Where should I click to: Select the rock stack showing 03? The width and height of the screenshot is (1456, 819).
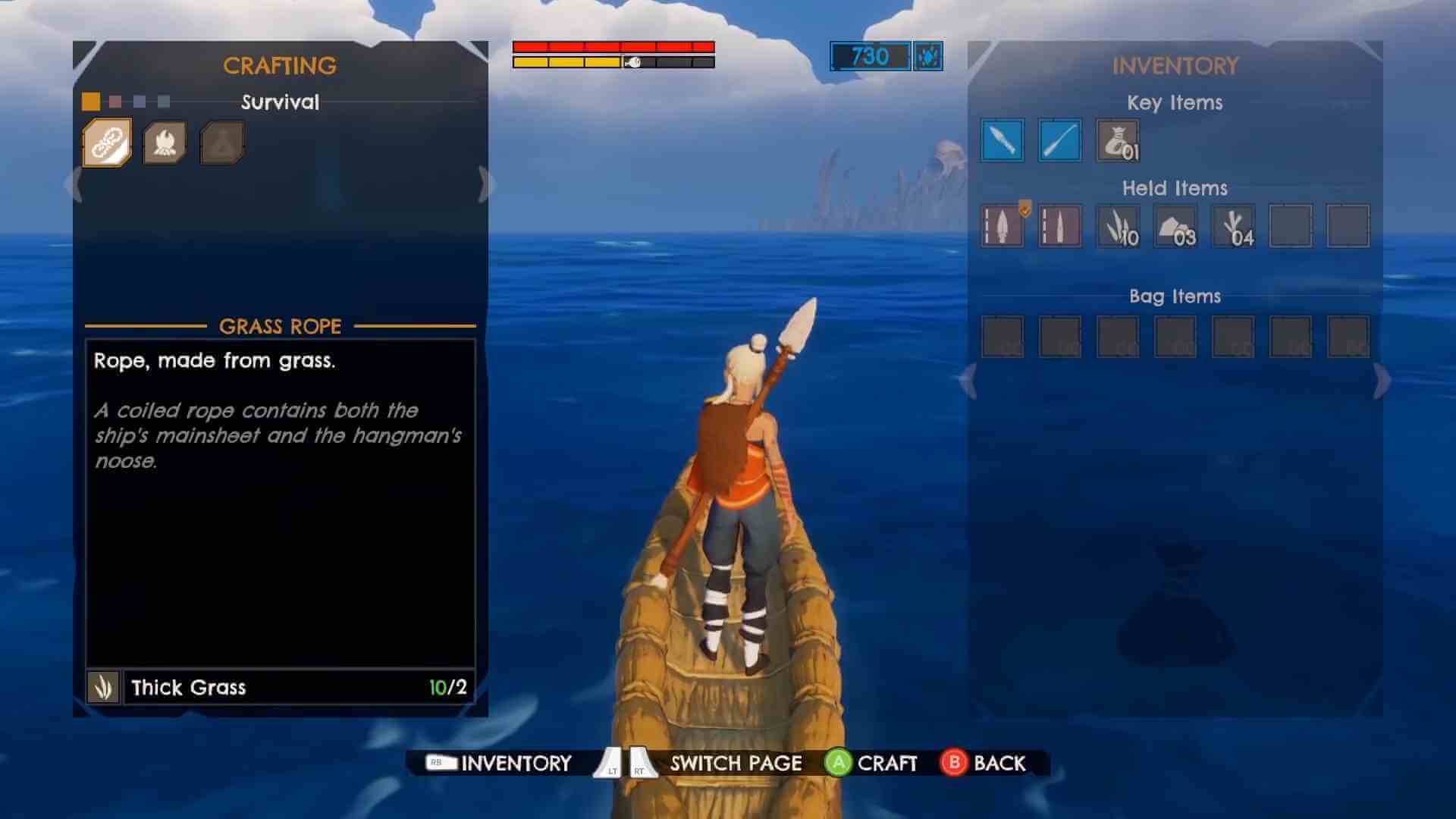click(x=1176, y=225)
